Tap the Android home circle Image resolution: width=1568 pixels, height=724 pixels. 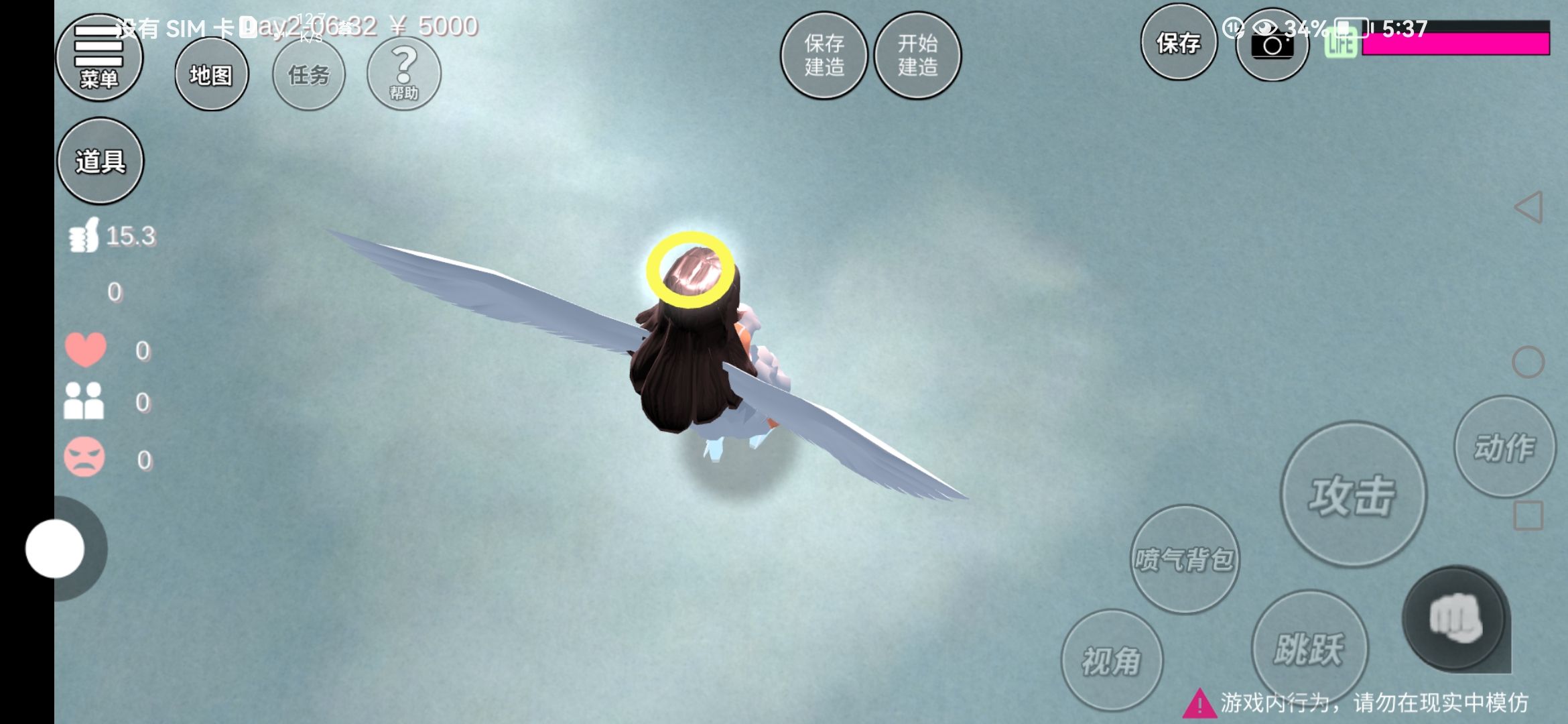pyautogui.click(x=1528, y=362)
